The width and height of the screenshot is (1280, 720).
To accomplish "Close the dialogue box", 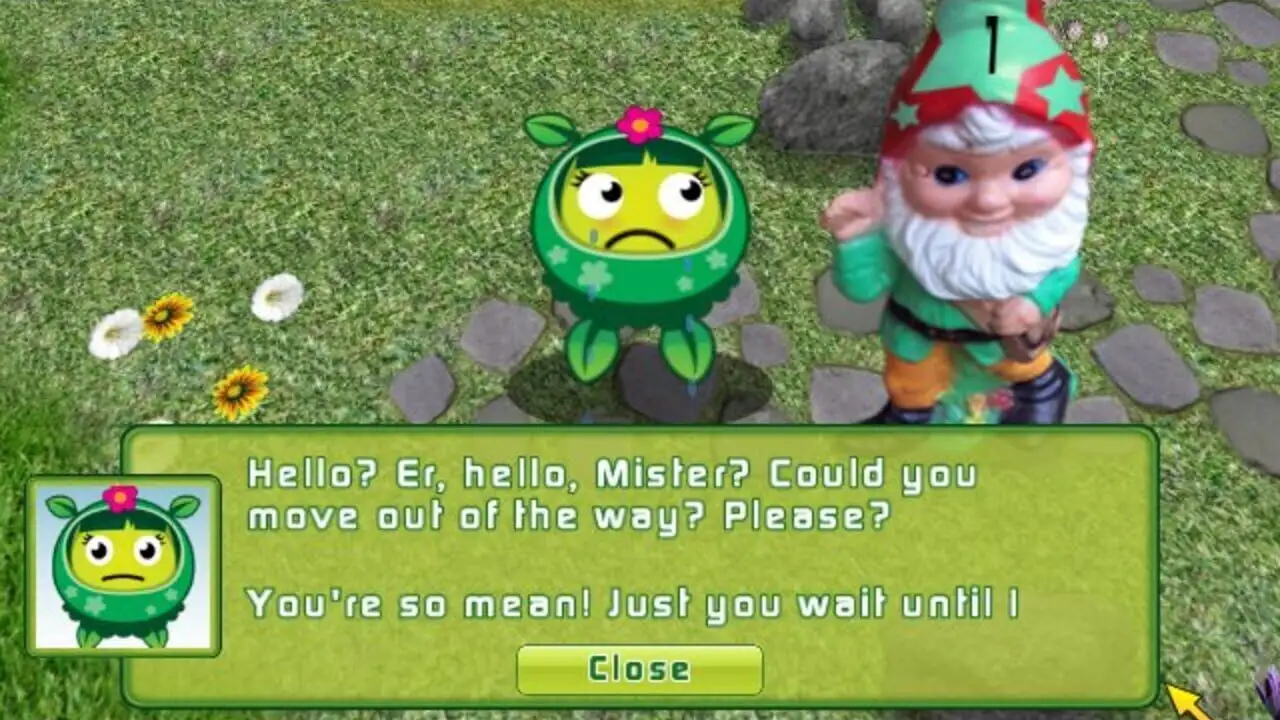I will tap(639, 669).
